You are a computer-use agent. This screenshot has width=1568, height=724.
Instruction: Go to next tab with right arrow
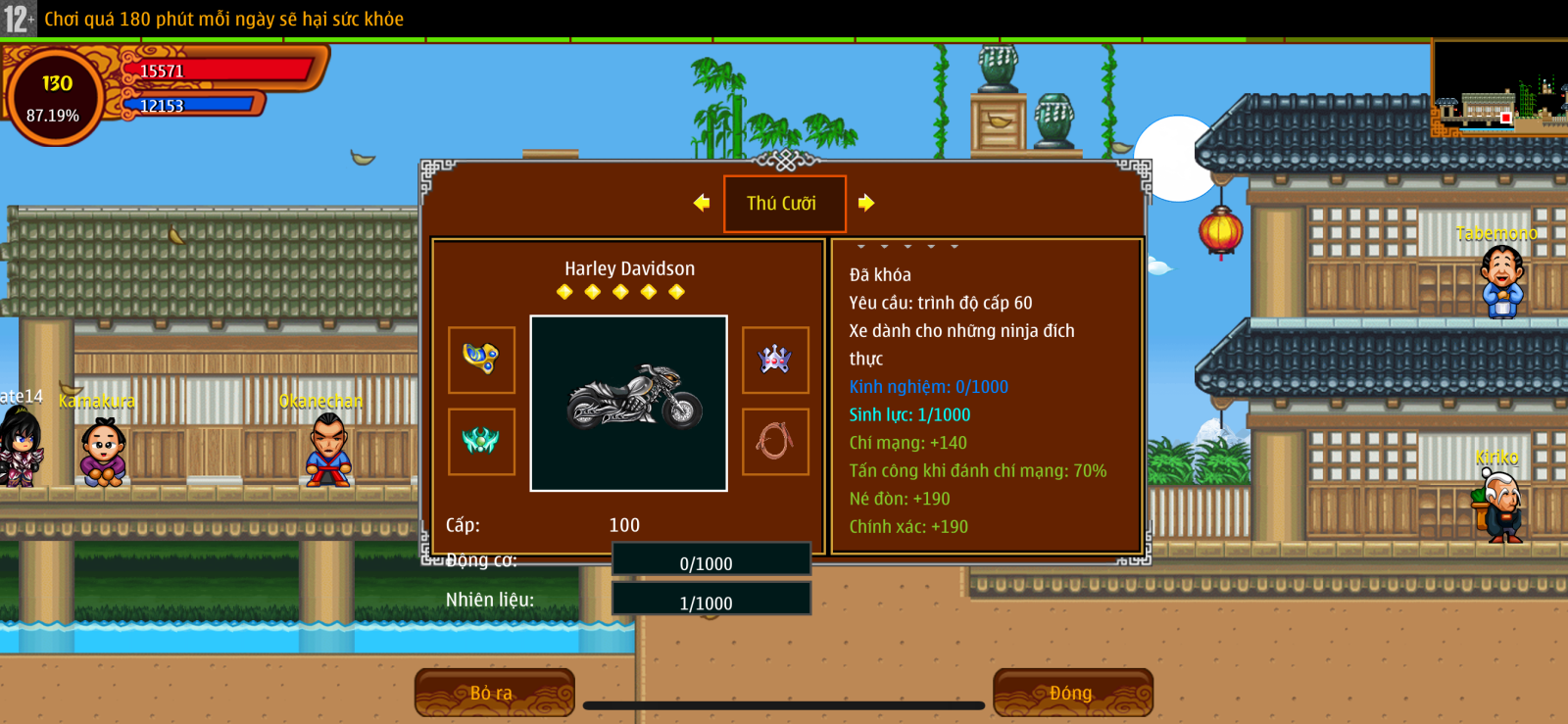(866, 203)
